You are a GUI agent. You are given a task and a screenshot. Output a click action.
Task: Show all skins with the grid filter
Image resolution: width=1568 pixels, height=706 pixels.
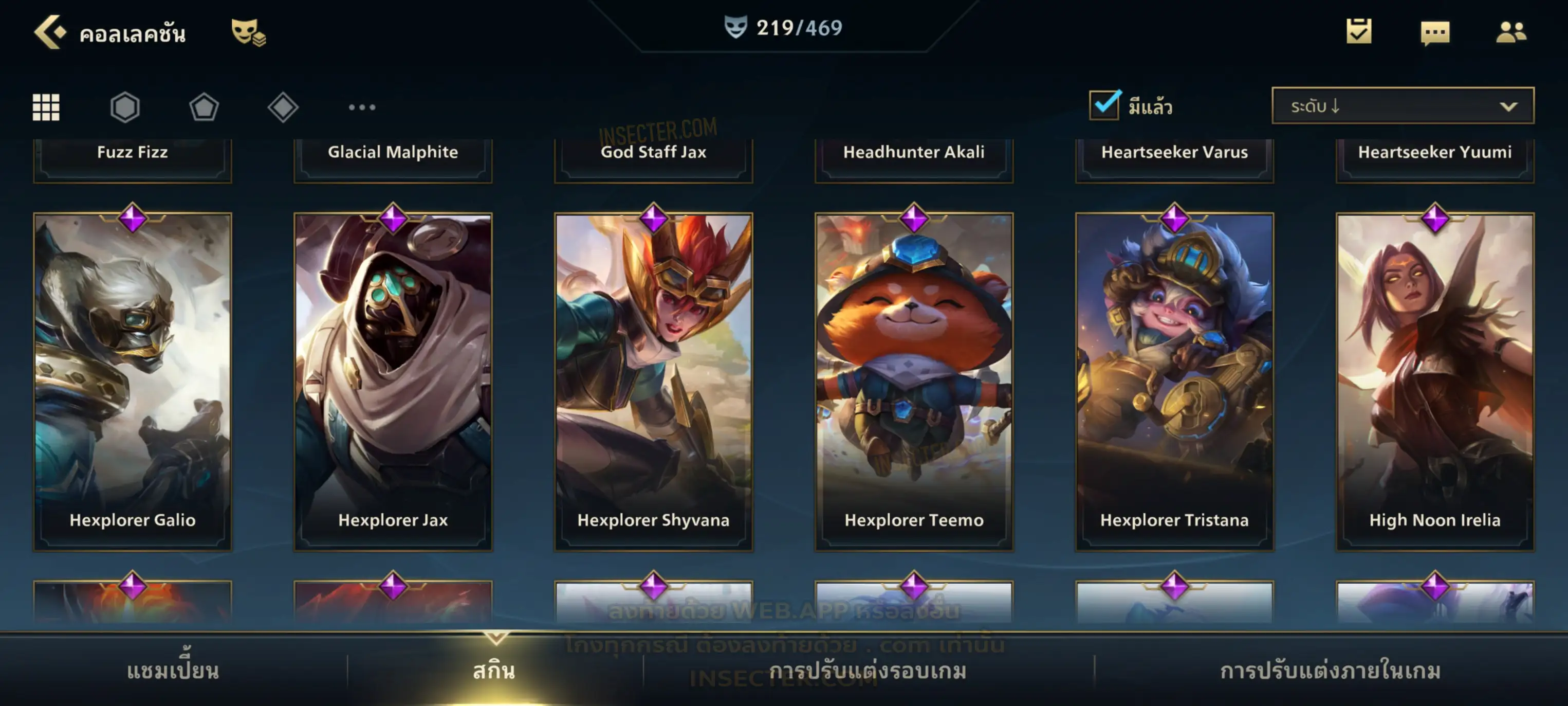tap(46, 107)
